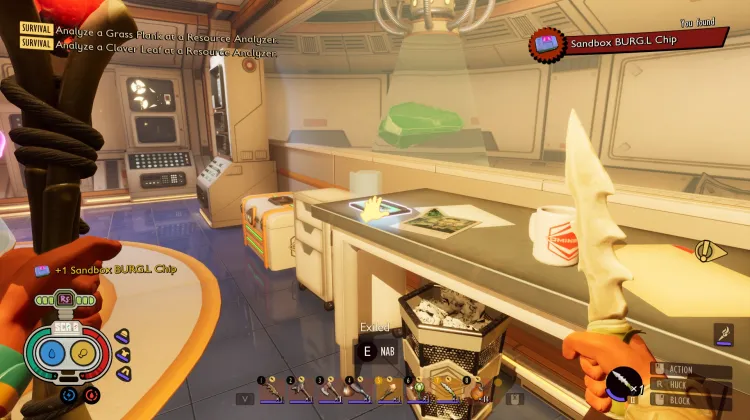Use the orange gourd item in slot 8
The image size is (750, 420).
(476, 388)
